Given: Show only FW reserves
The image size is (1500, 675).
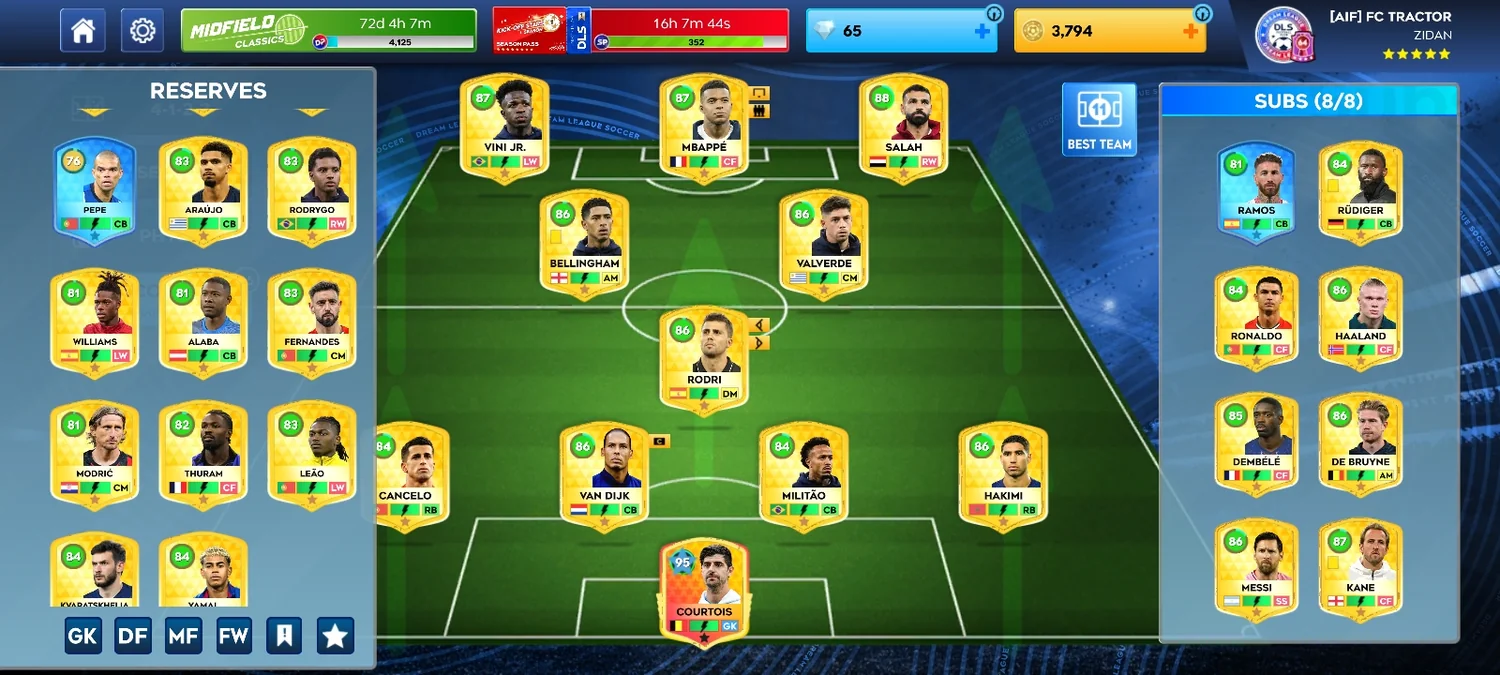Looking at the screenshot, I should coord(234,635).
